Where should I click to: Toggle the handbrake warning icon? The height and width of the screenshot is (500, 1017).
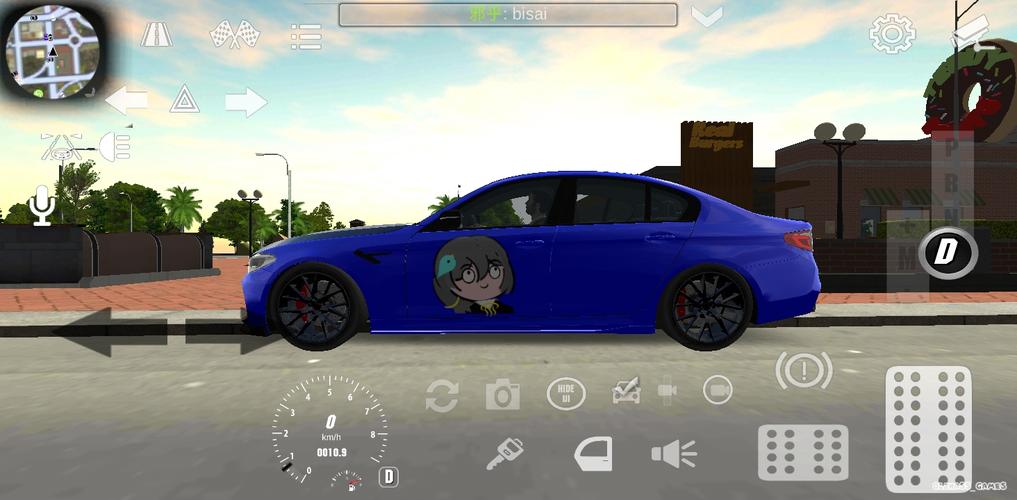(x=803, y=371)
